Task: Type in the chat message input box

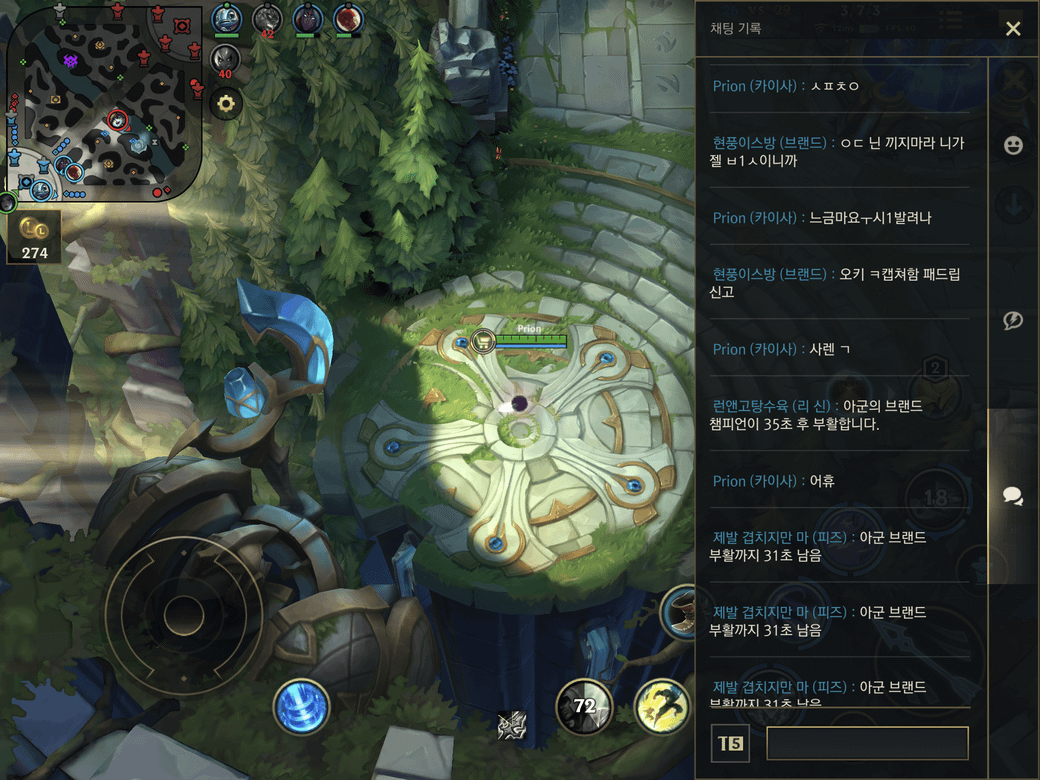Action: point(867,743)
